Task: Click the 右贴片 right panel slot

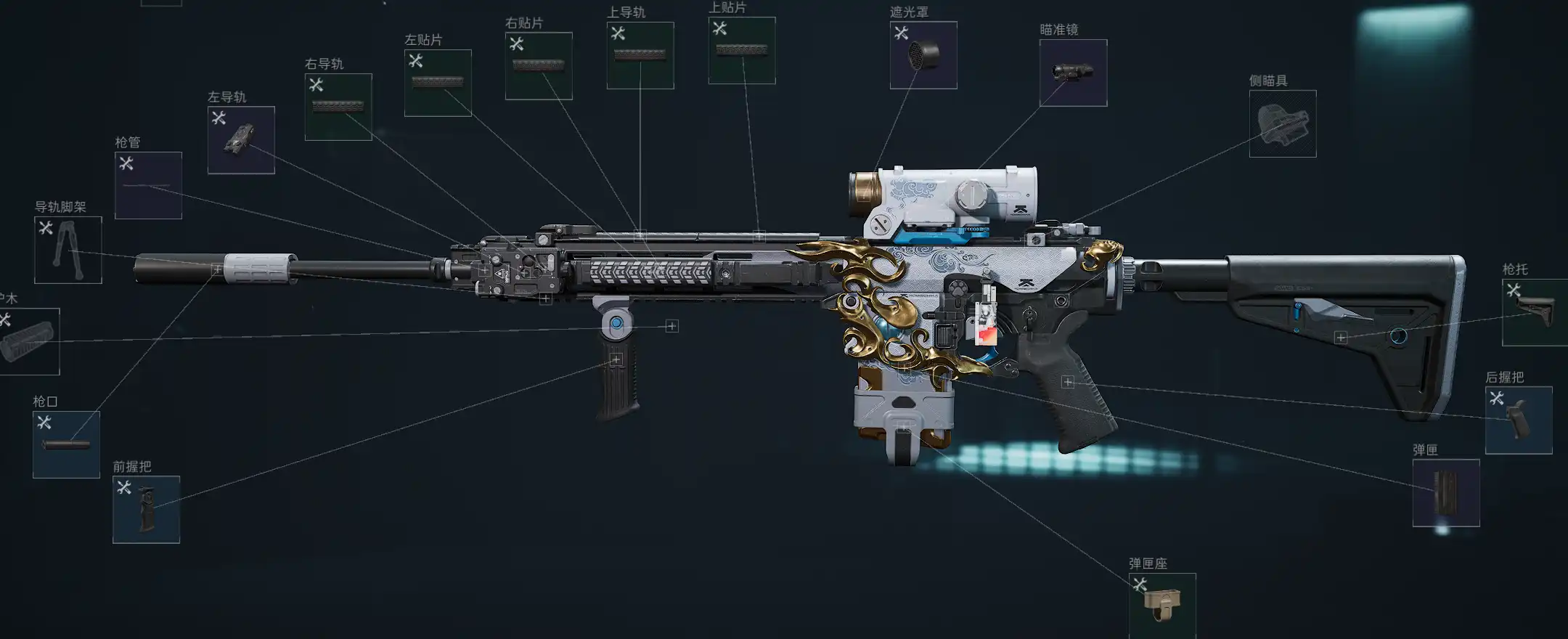Action: tap(539, 66)
